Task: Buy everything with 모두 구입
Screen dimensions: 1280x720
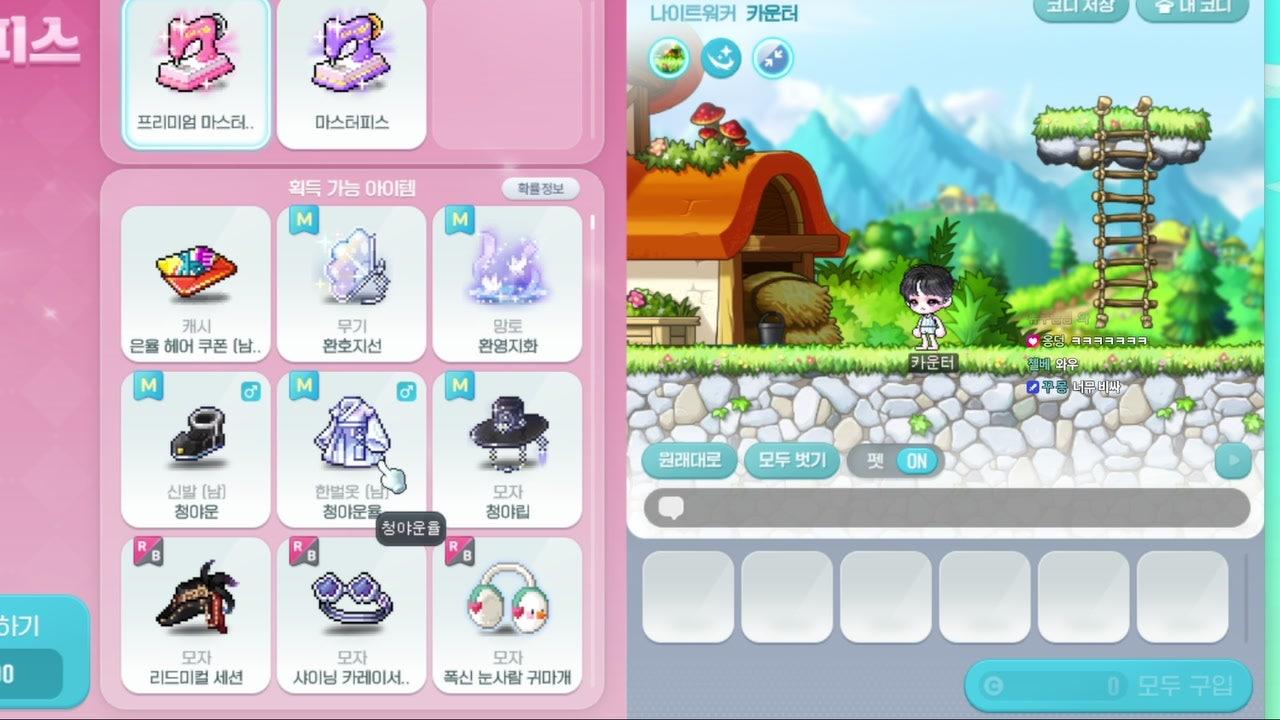Action: (1108, 686)
